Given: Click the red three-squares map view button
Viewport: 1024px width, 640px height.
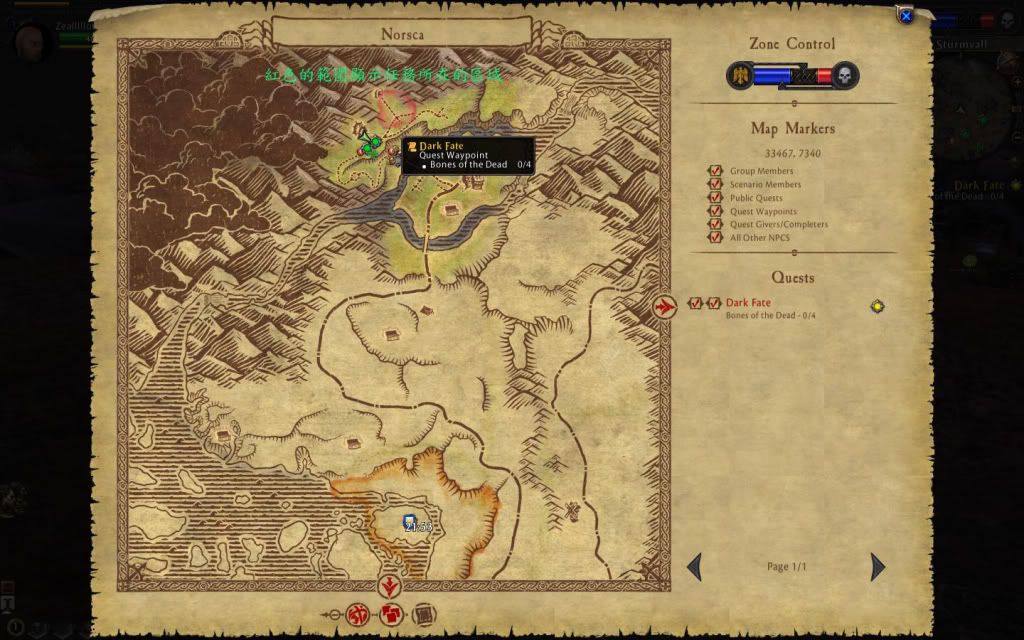Looking at the screenshot, I should point(392,614).
